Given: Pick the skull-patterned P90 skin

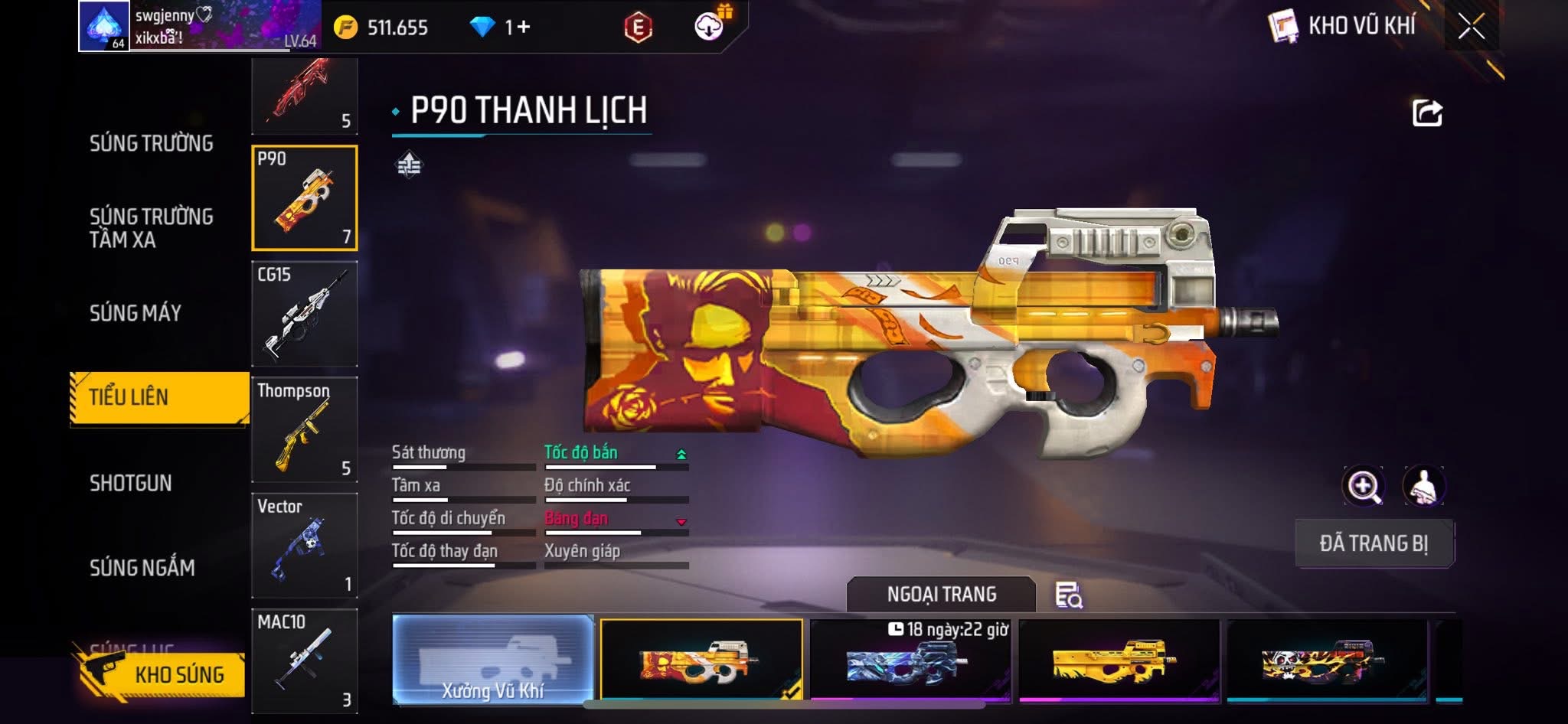Looking at the screenshot, I should (x=1327, y=661).
